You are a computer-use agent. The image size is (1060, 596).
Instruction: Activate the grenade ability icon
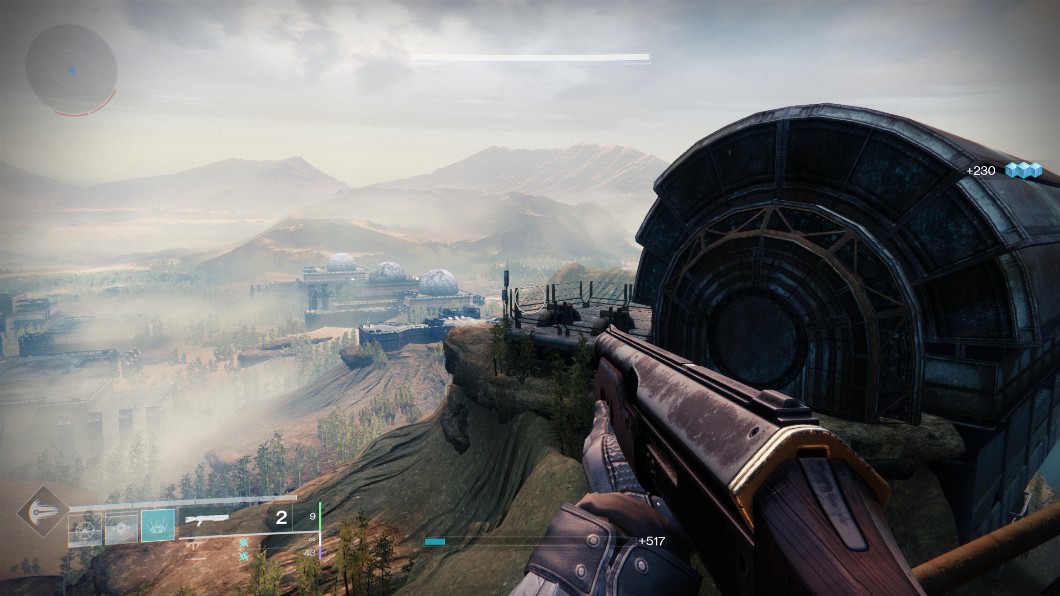pyautogui.click(x=84, y=527)
